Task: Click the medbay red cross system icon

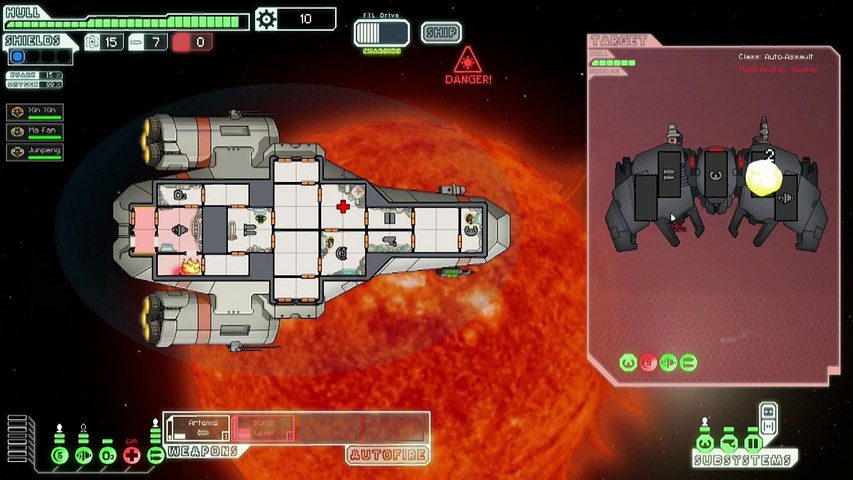Action: [x=131, y=456]
